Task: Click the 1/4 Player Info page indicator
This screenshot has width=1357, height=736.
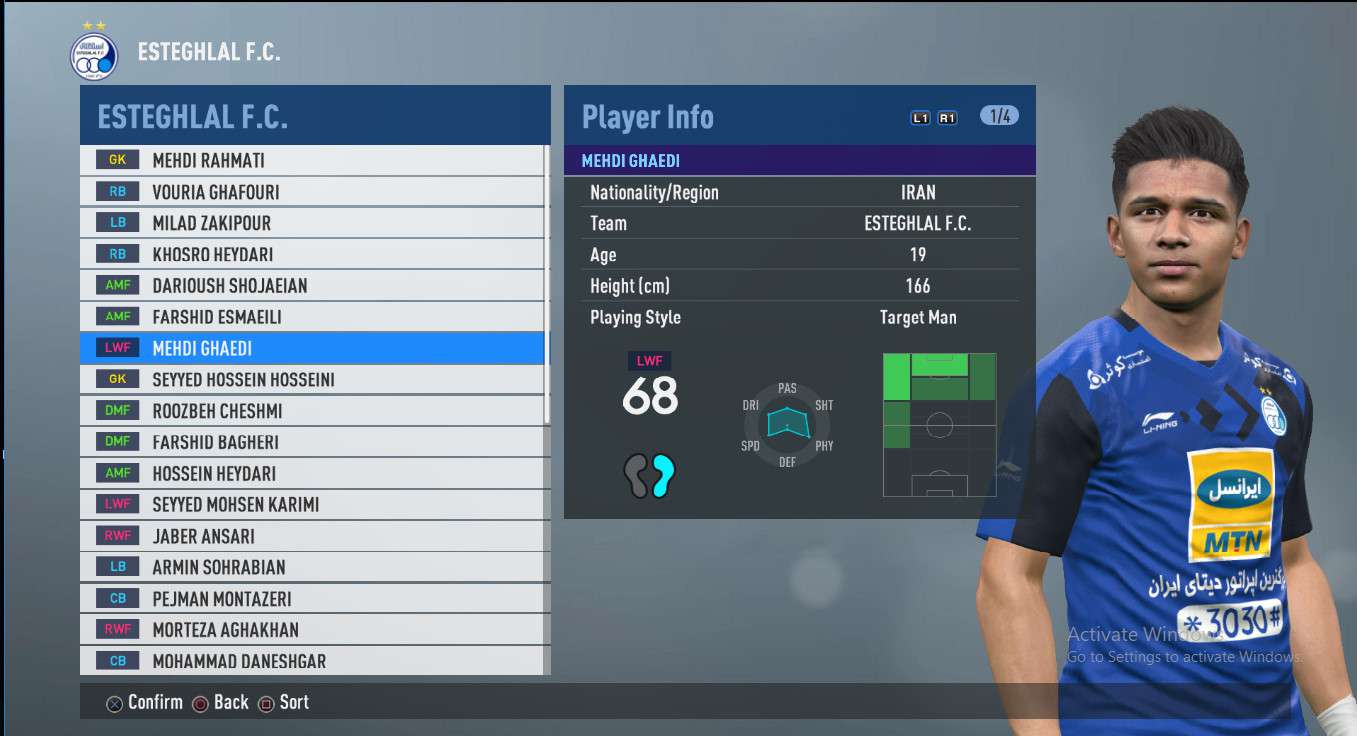Action: pyautogui.click(x=999, y=116)
